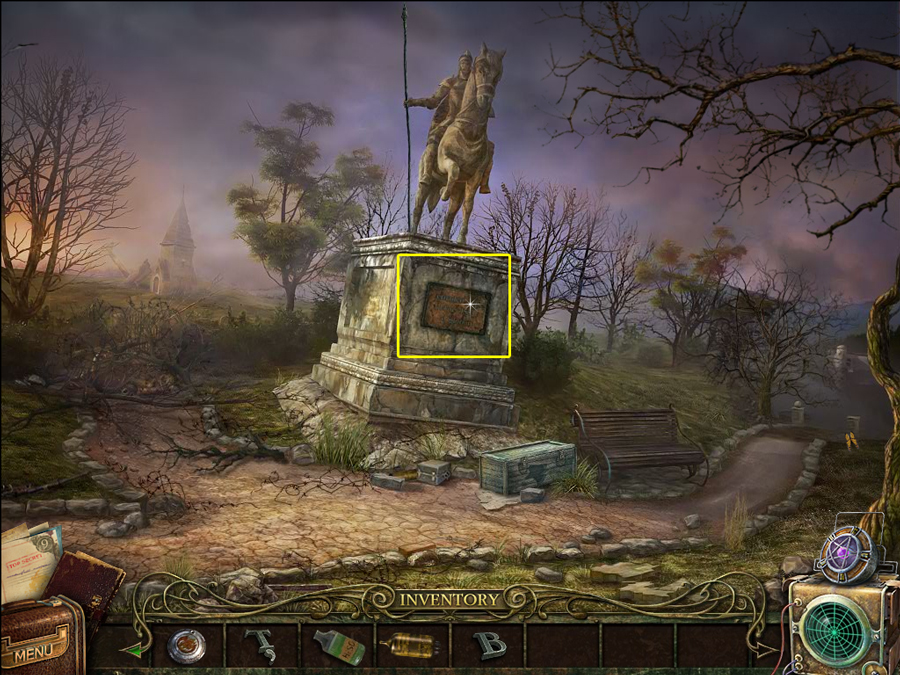
Task: Select the round metal disc inventory item
Action: tap(186, 645)
